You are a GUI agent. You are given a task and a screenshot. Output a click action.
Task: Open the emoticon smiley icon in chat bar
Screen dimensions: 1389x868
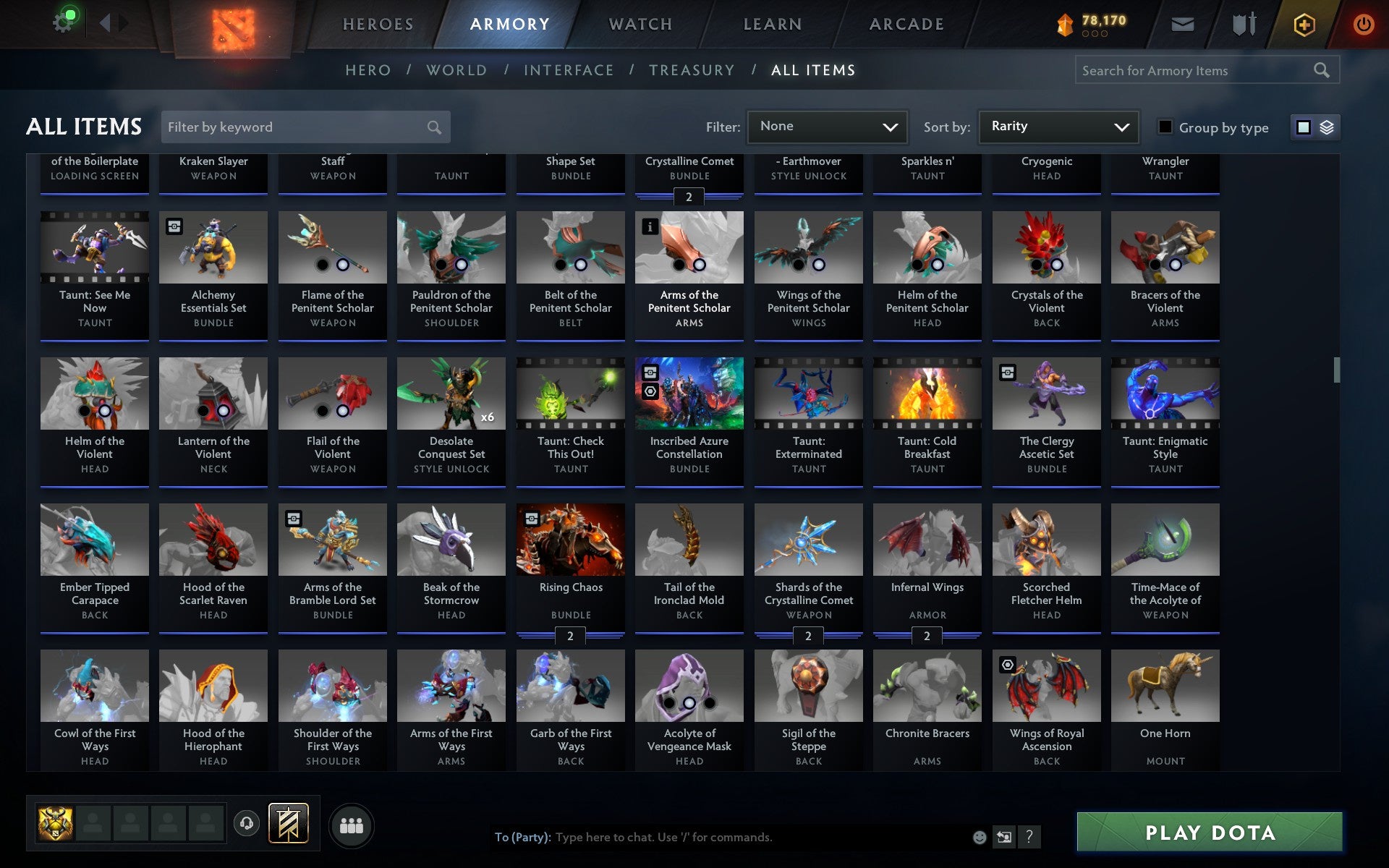(x=980, y=837)
